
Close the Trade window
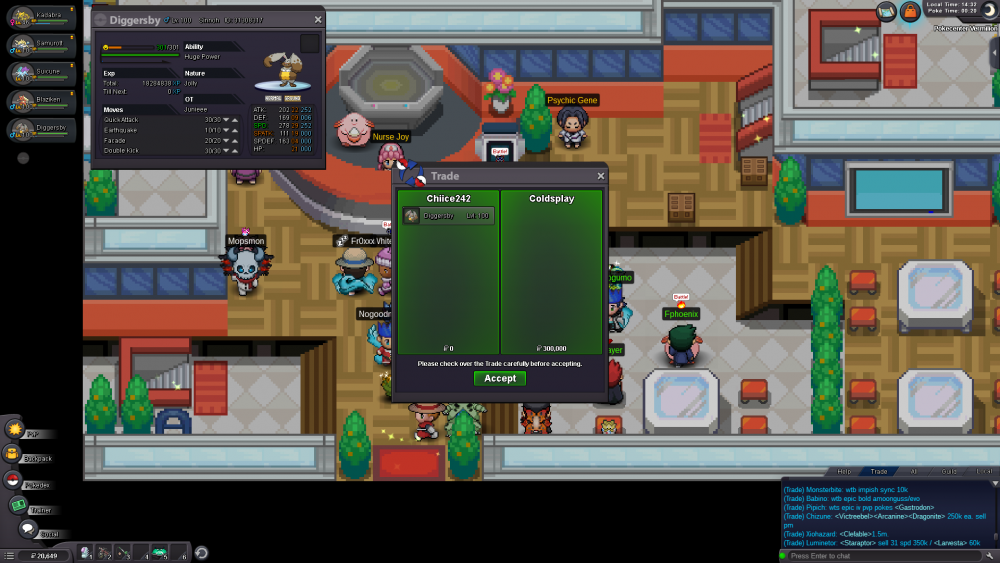coord(601,176)
